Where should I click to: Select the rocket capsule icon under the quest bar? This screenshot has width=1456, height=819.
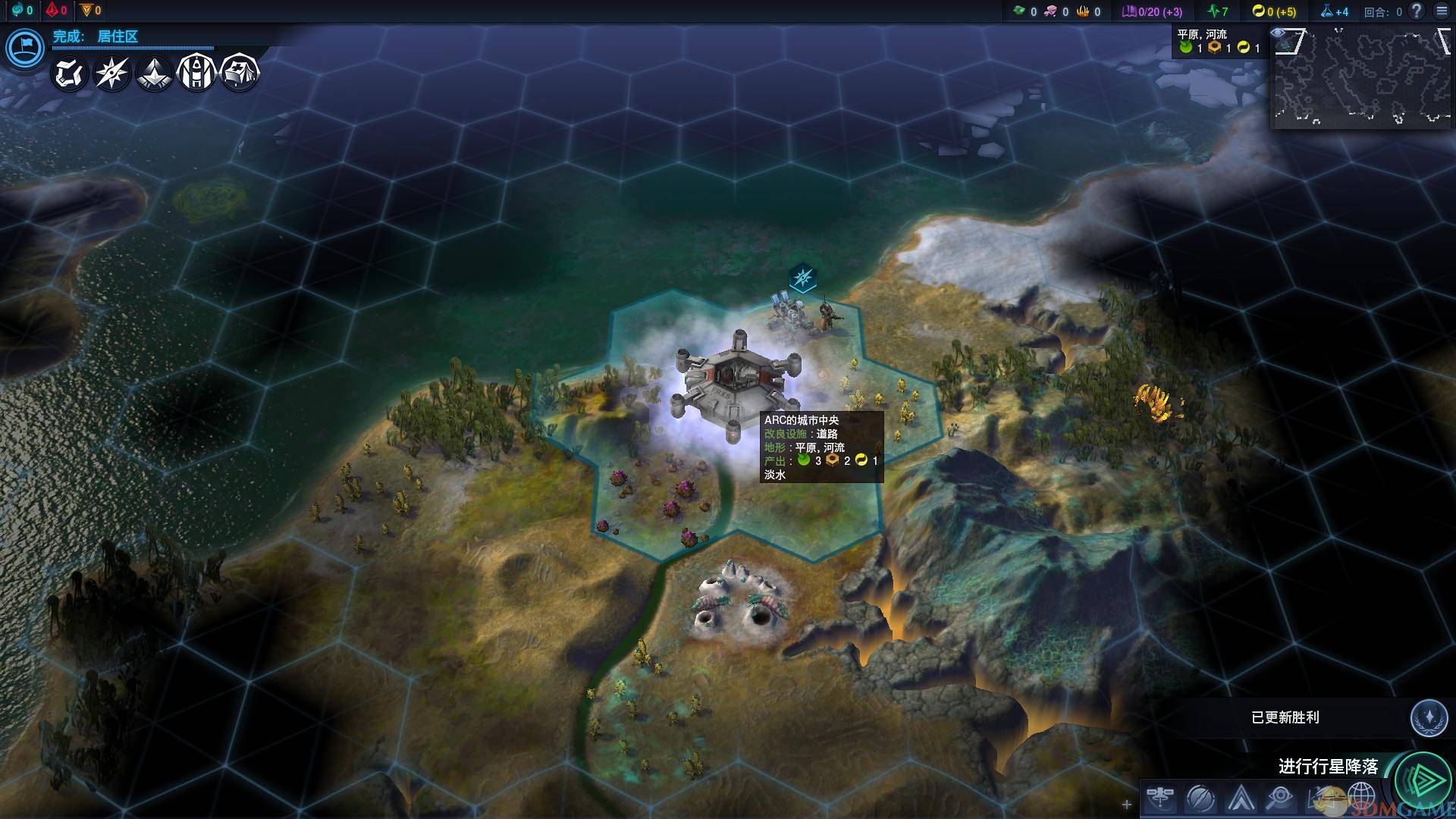[x=196, y=74]
